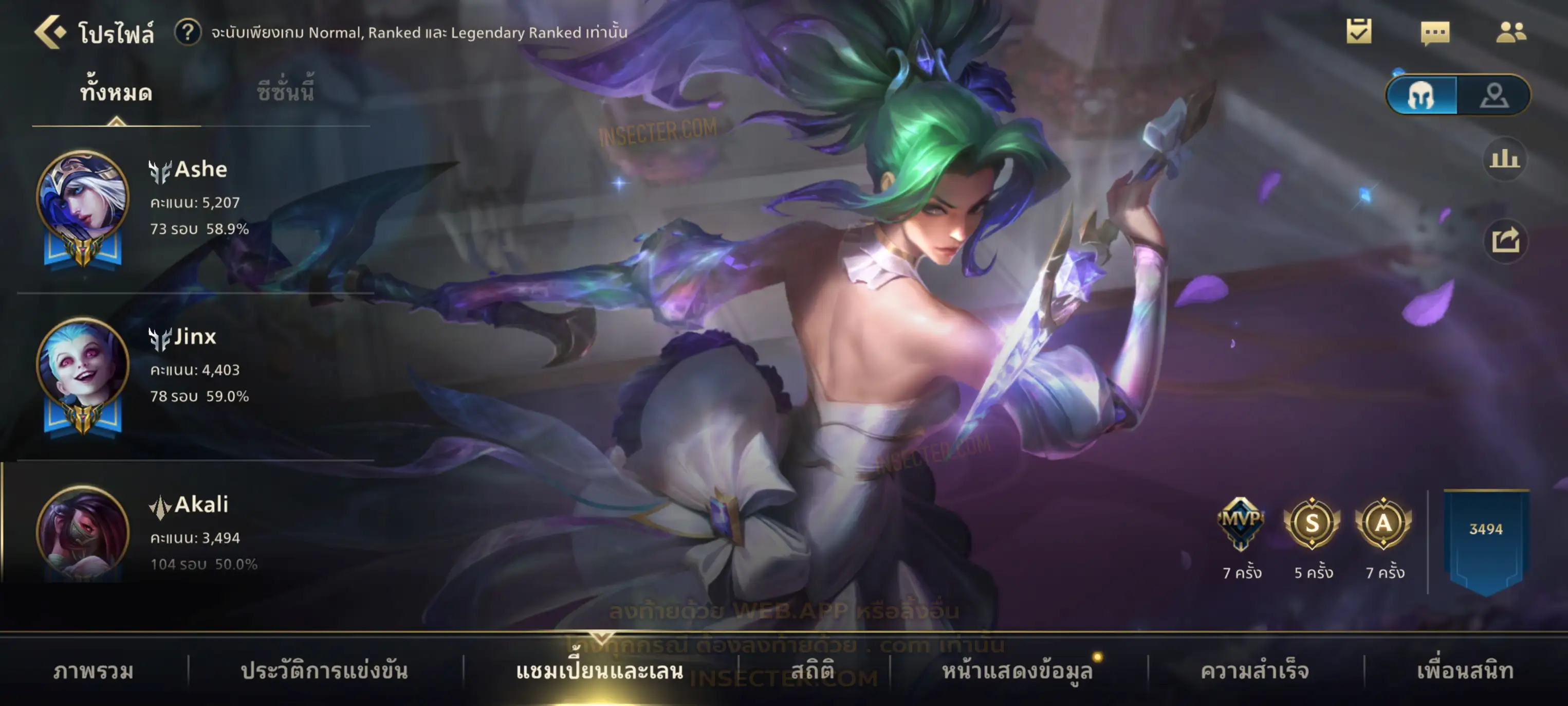Open the friends list icon
The height and width of the screenshot is (706, 1568).
coord(1511,32)
